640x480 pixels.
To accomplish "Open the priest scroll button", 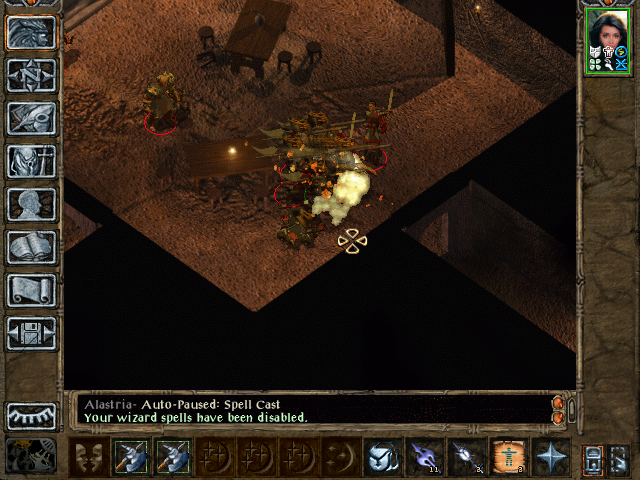I will pos(31,290).
